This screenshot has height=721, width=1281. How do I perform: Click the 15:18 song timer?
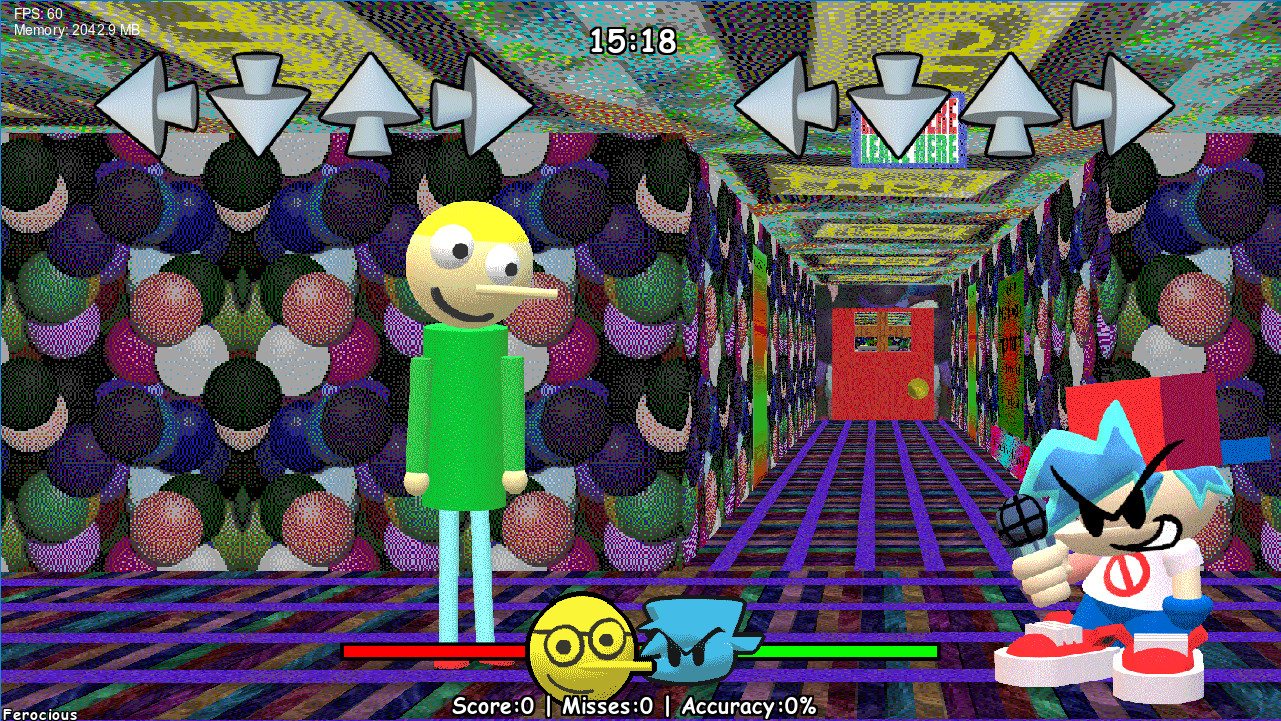[x=634, y=42]
